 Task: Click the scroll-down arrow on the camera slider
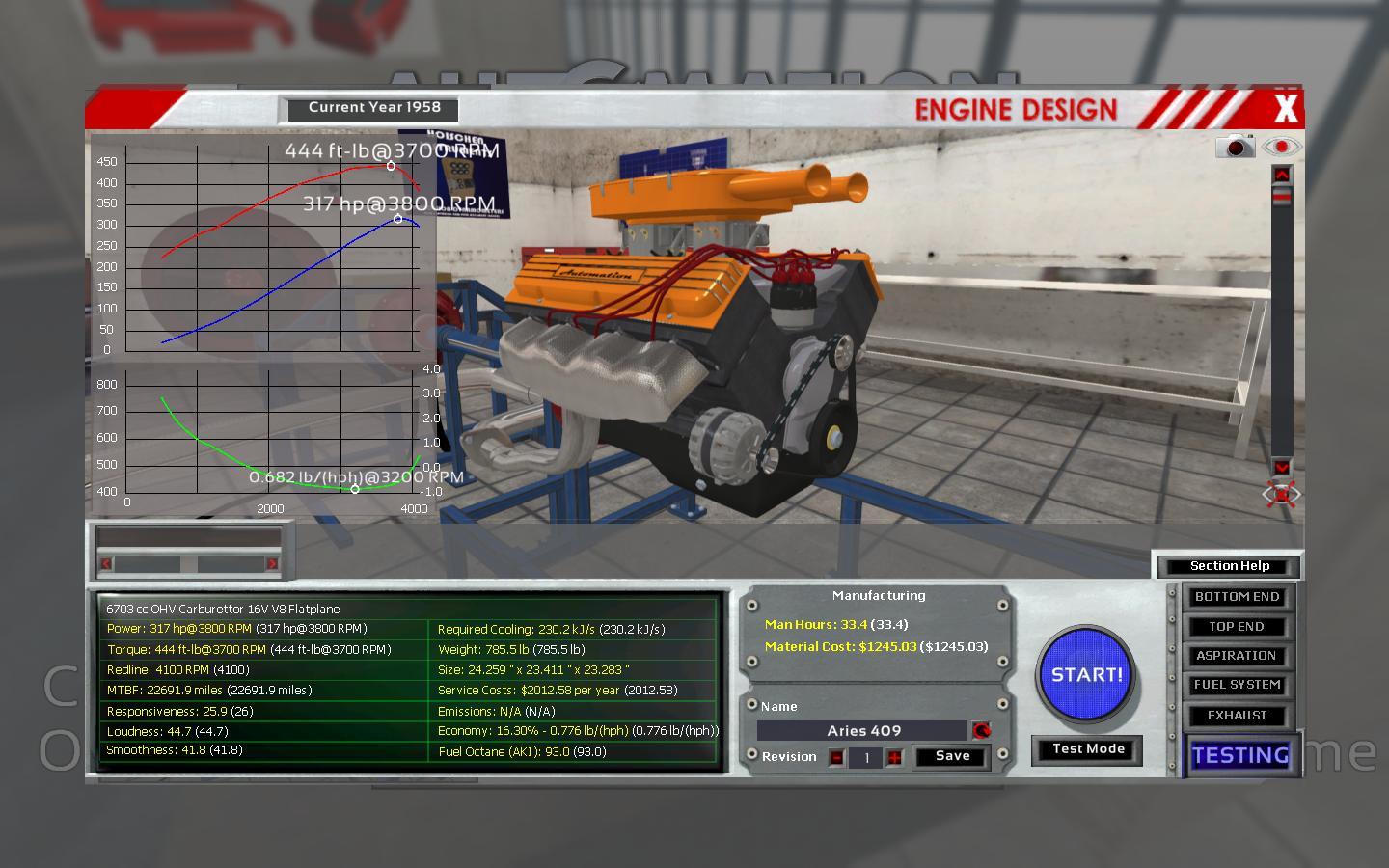click(1281, 467)
